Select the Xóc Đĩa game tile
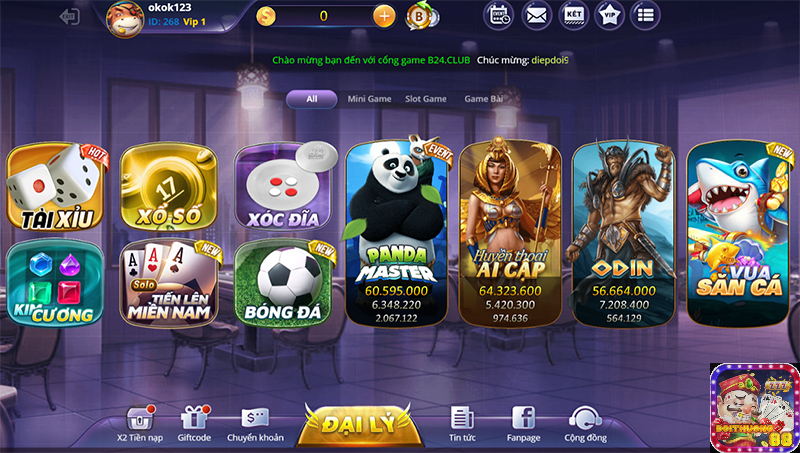The width and height of the screenshot is (800, 453). point(282,189)
